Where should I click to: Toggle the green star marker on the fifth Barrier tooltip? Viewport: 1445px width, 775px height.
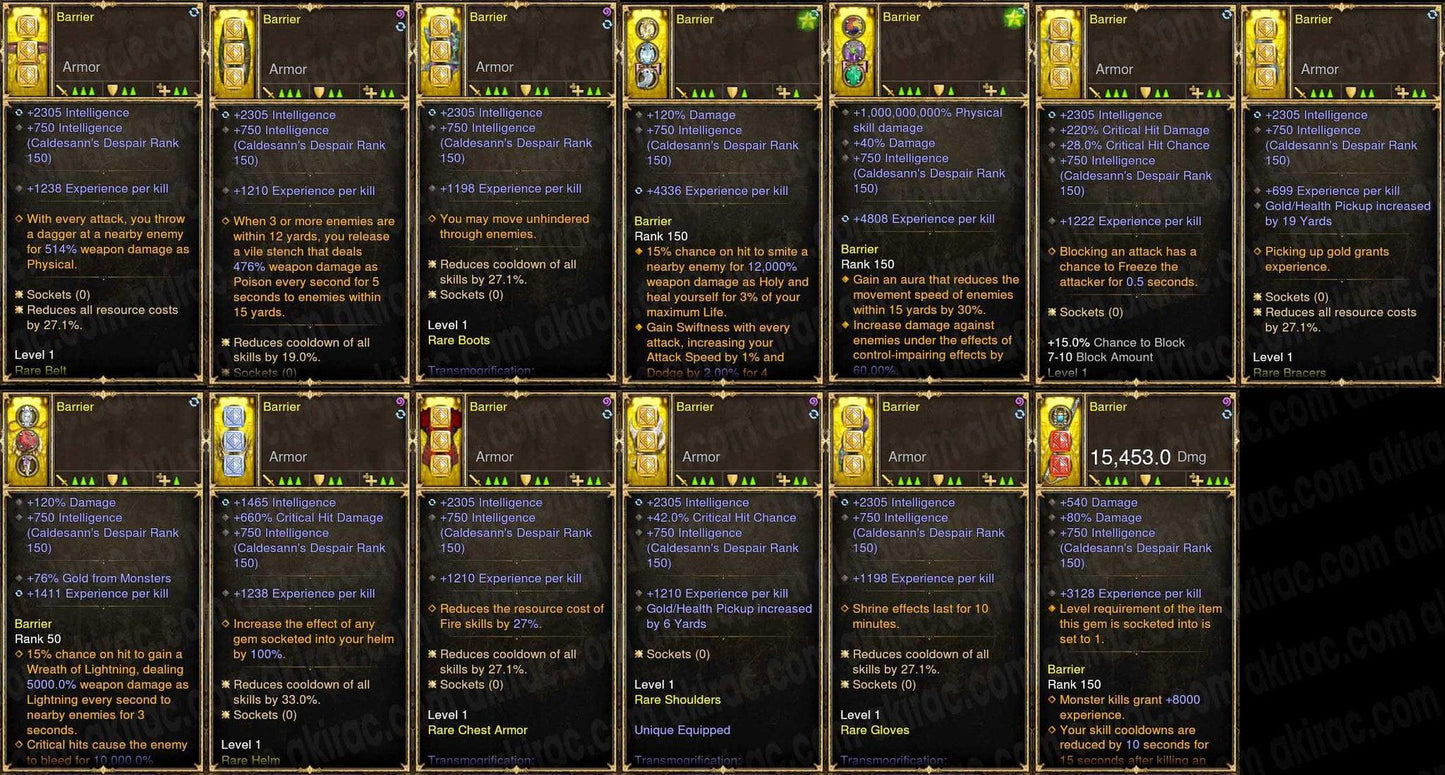tap(1014, 17)
